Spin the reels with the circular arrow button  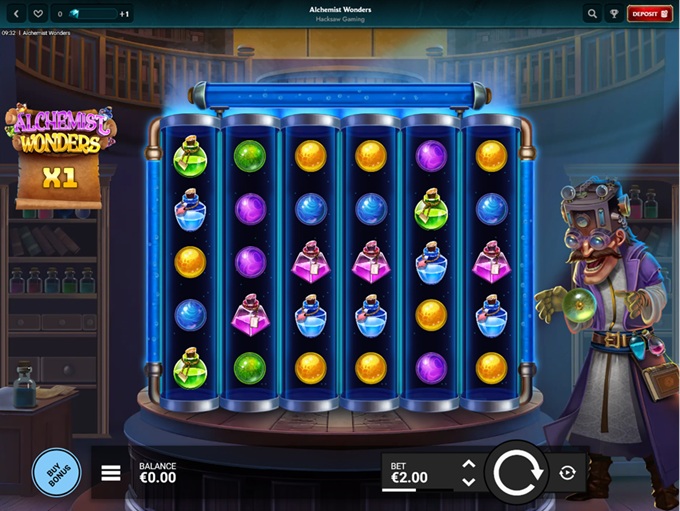tap(517, 472)
